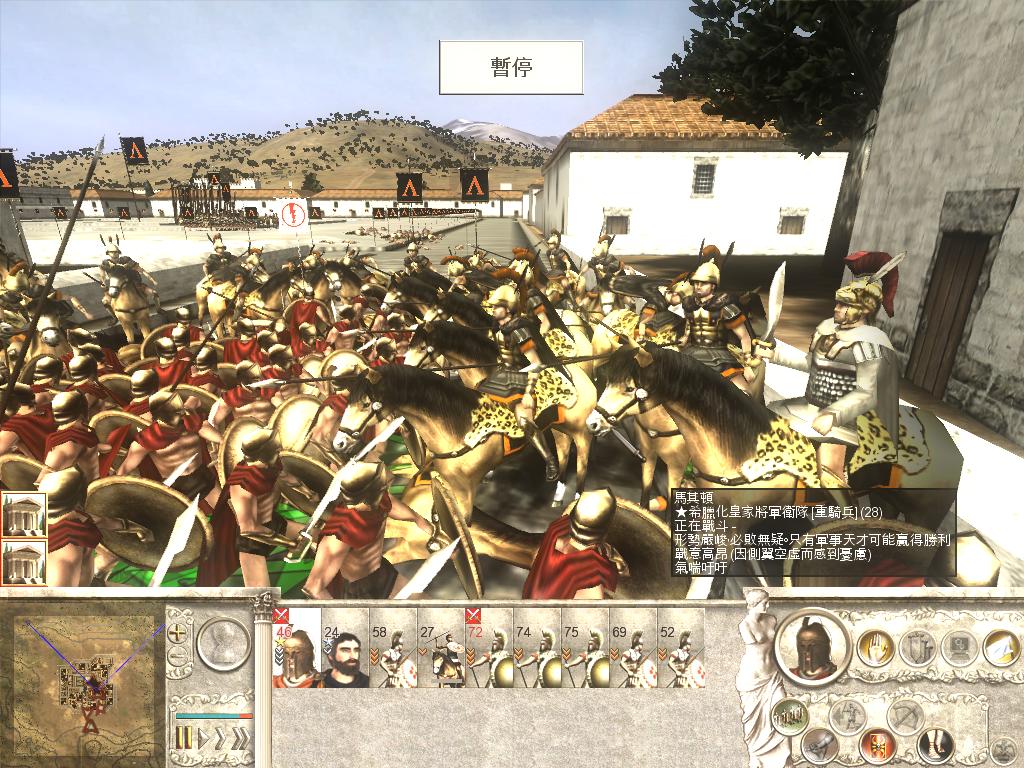This screenshot has width=1024, height=768.
Task: Select the unit card with 52 men
Action: [x=681, y=648]
